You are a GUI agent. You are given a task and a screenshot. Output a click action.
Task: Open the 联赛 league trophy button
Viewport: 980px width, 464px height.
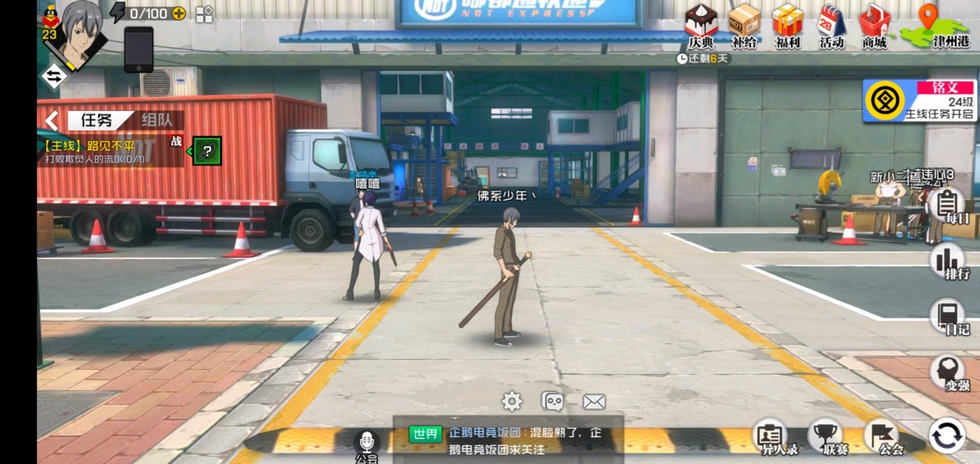click(826, 436)
